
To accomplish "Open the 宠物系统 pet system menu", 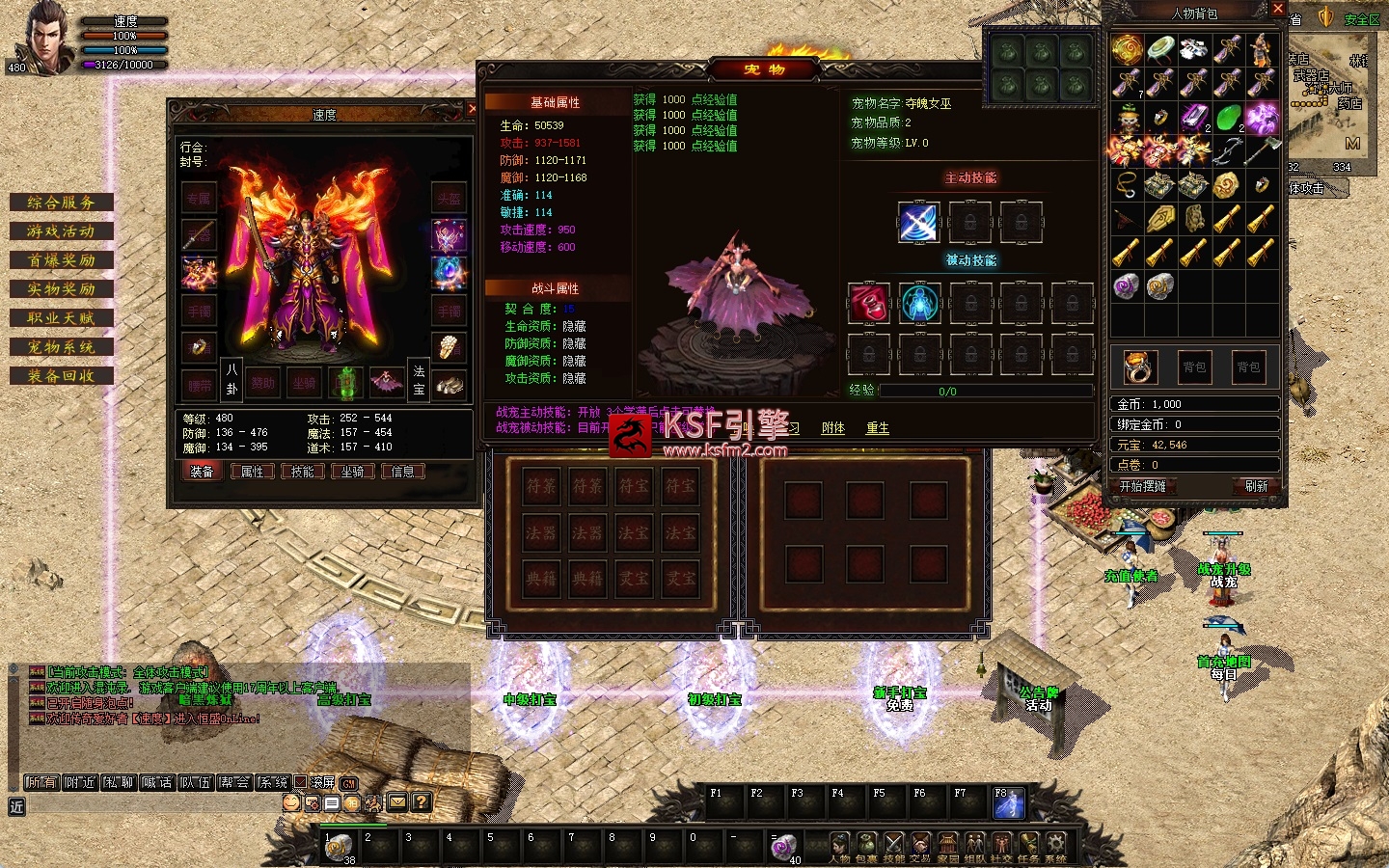I will 61,347.
